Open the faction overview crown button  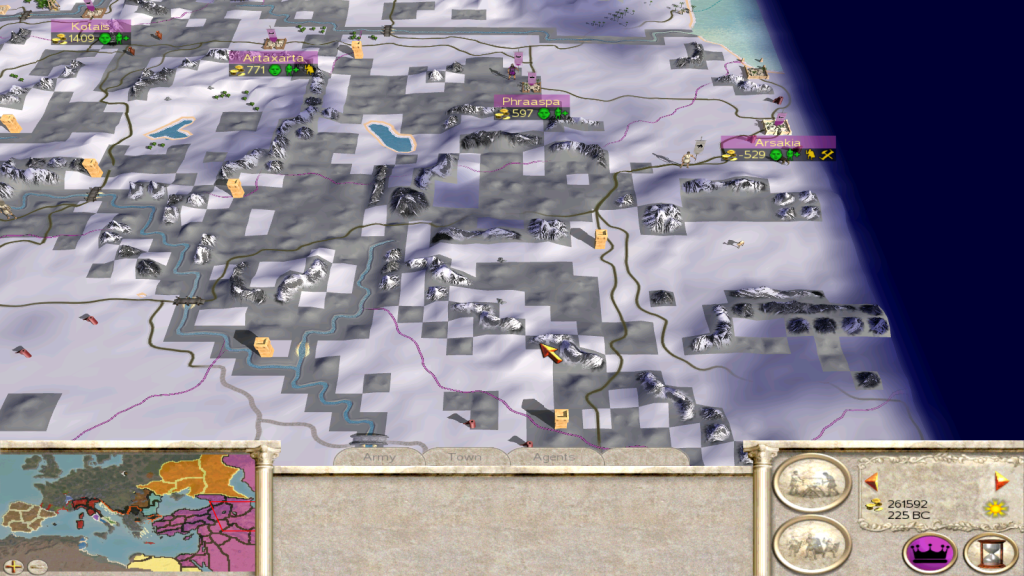tap(929, 553)
